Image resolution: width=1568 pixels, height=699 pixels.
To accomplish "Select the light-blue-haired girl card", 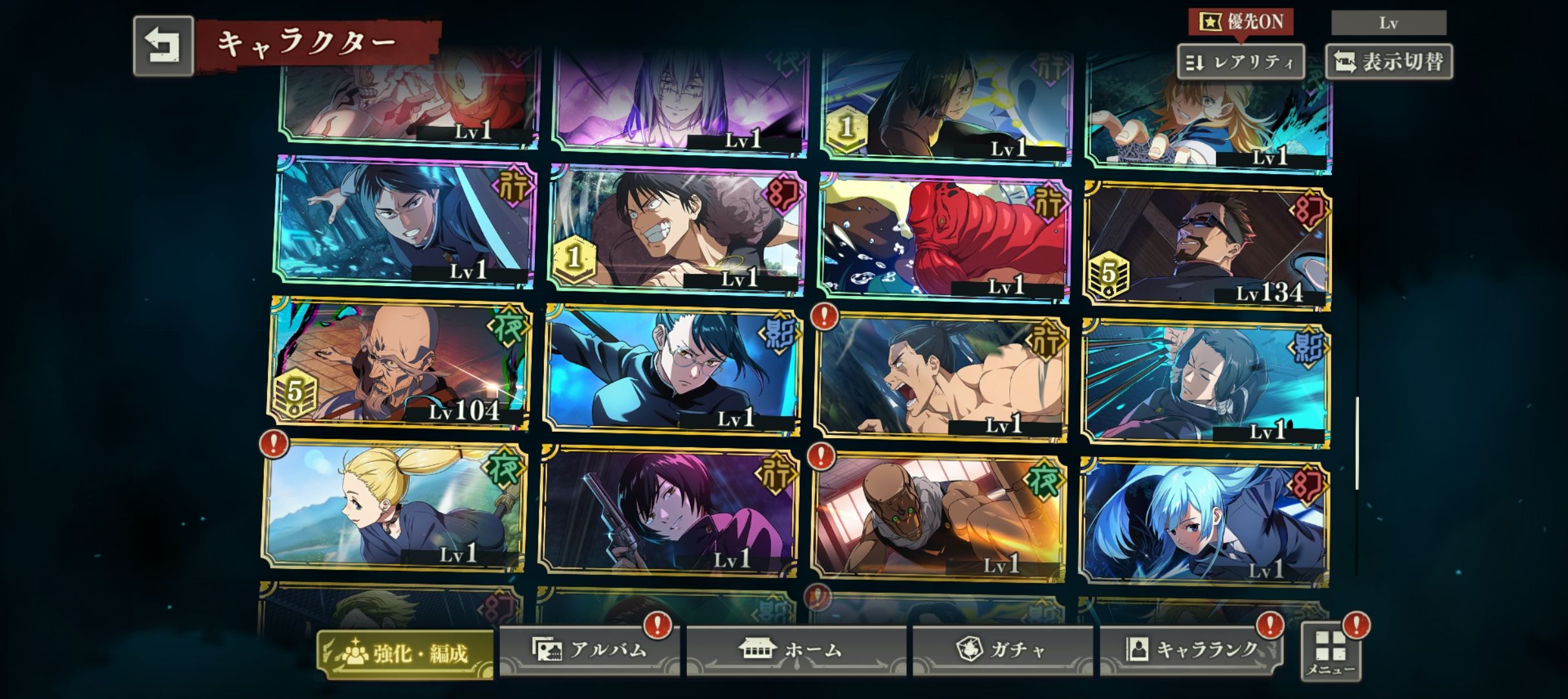I will (1204, 522).
